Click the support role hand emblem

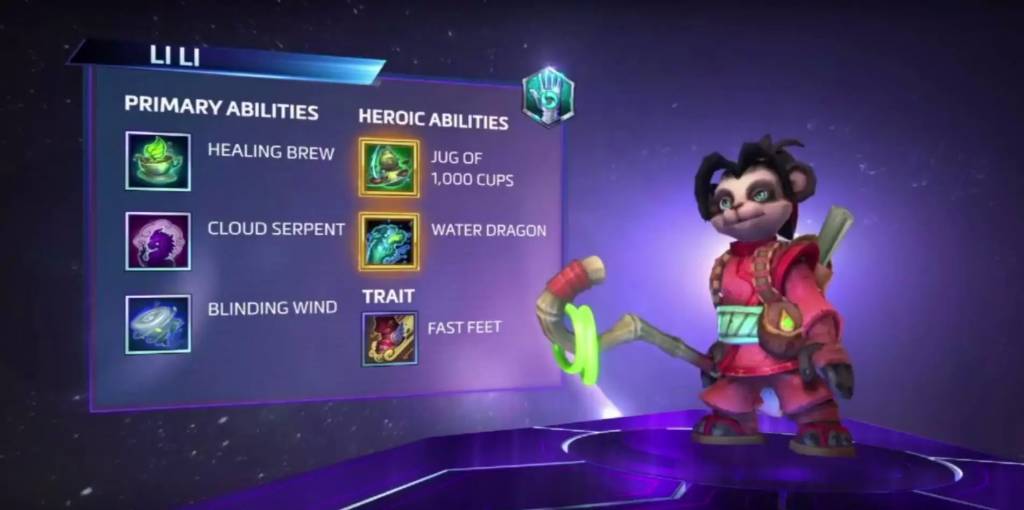547,96
